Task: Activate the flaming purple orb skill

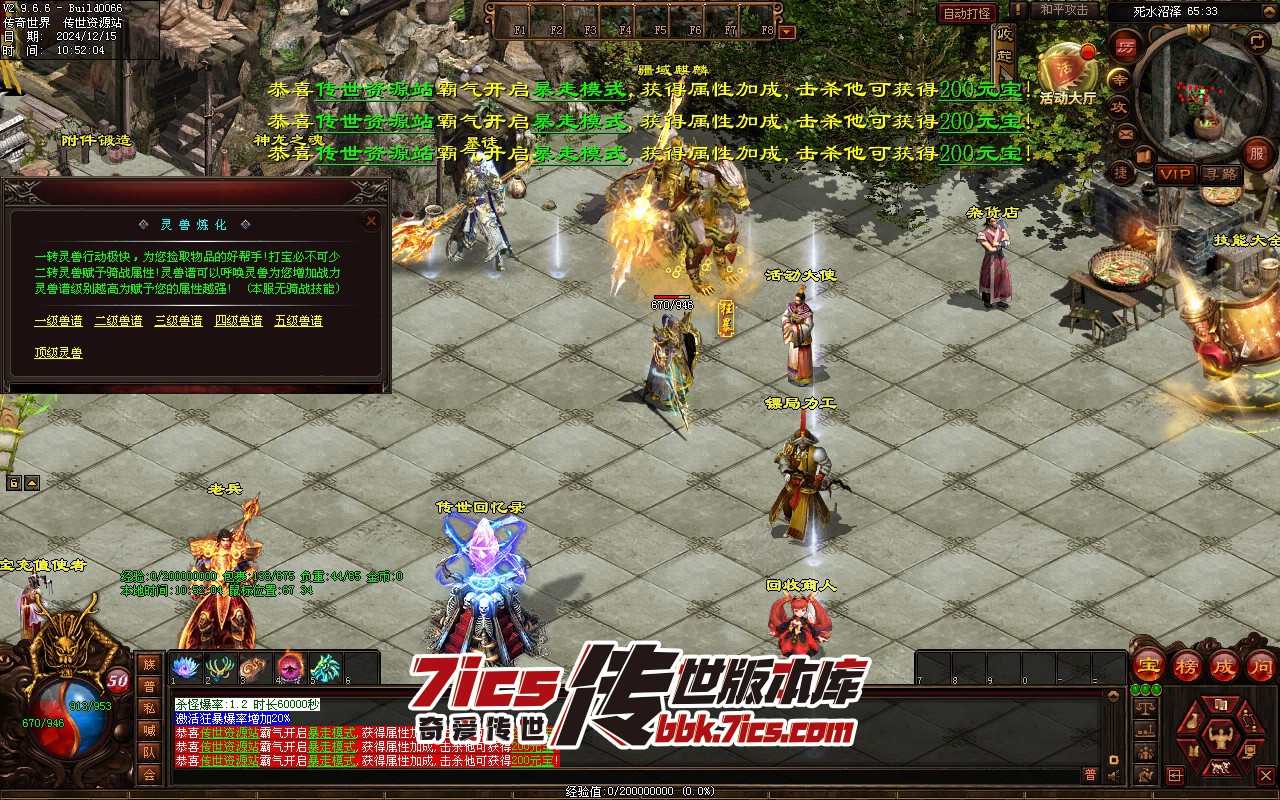Action: pyautogui.click(x=290, y=667)
